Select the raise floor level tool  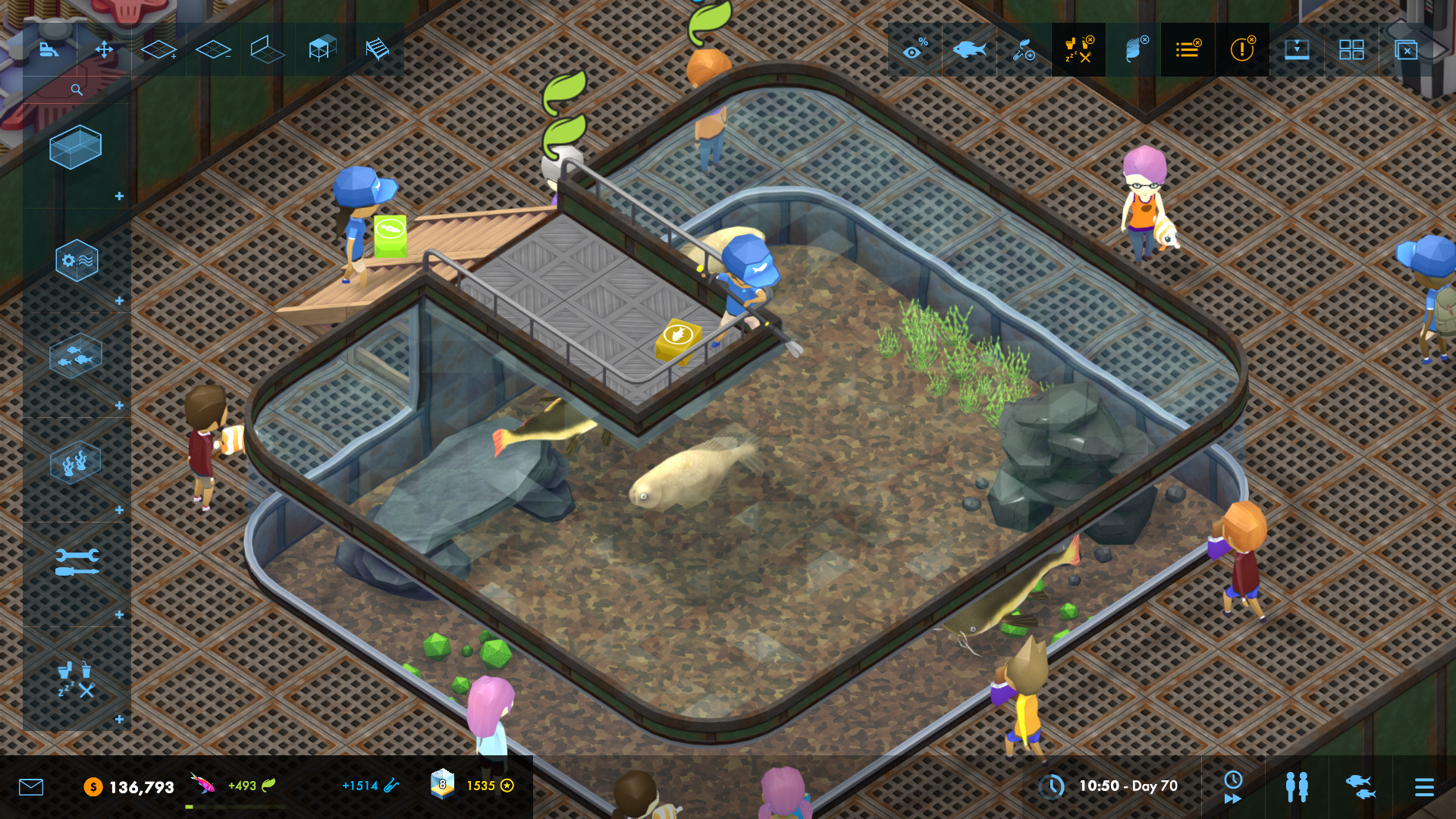159,50
